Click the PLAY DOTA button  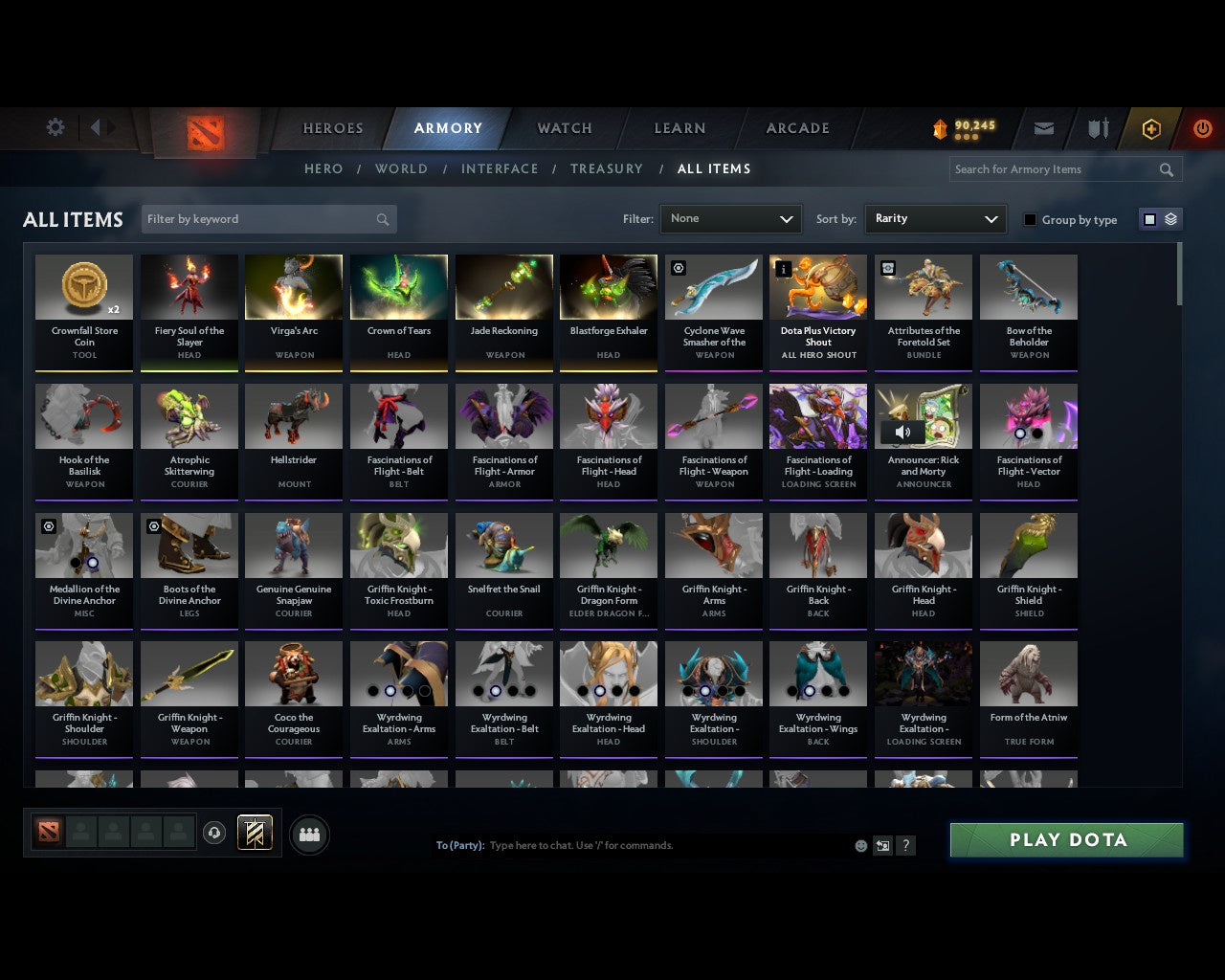coord(1065,839)
